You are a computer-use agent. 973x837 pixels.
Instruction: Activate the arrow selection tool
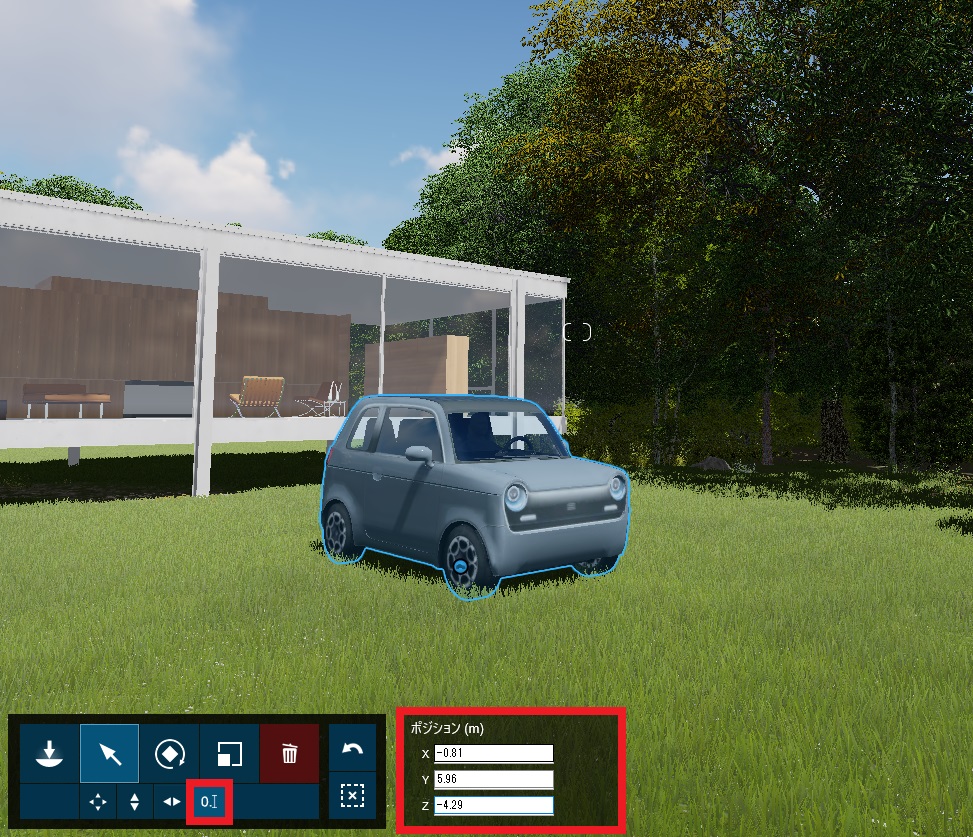110,753
